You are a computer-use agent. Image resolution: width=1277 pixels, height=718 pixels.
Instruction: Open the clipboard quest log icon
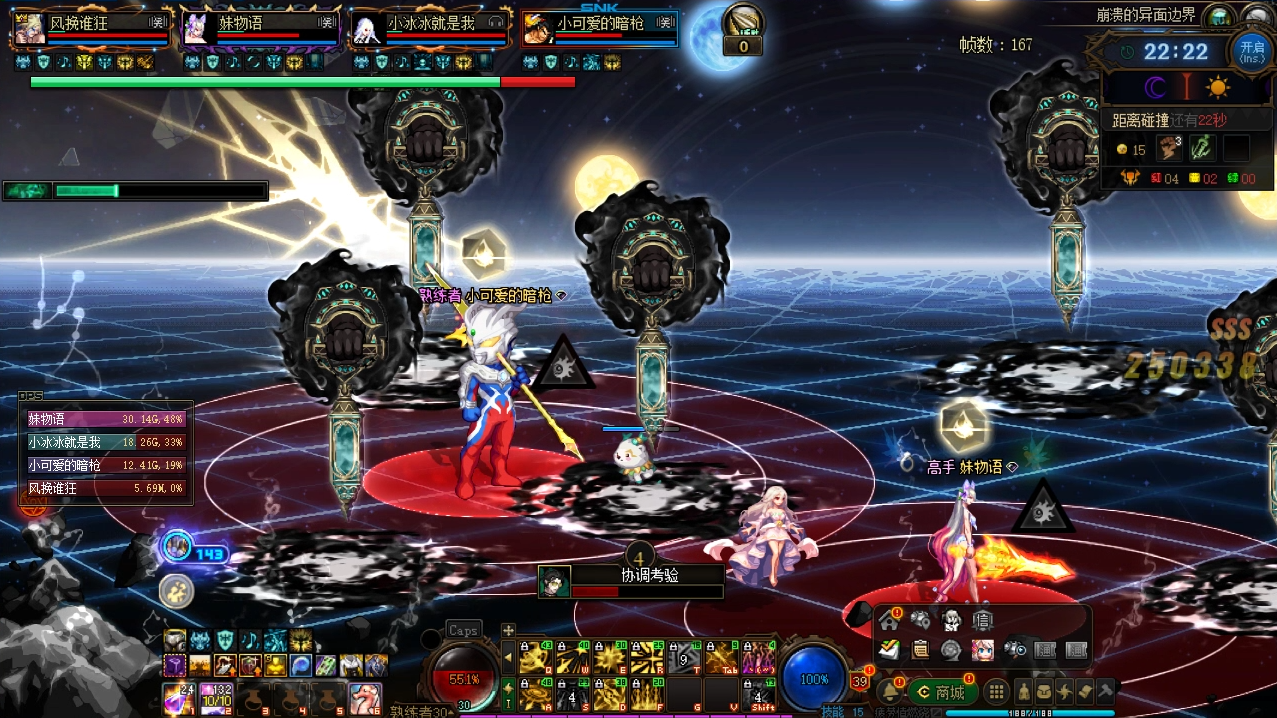[920, 650]
